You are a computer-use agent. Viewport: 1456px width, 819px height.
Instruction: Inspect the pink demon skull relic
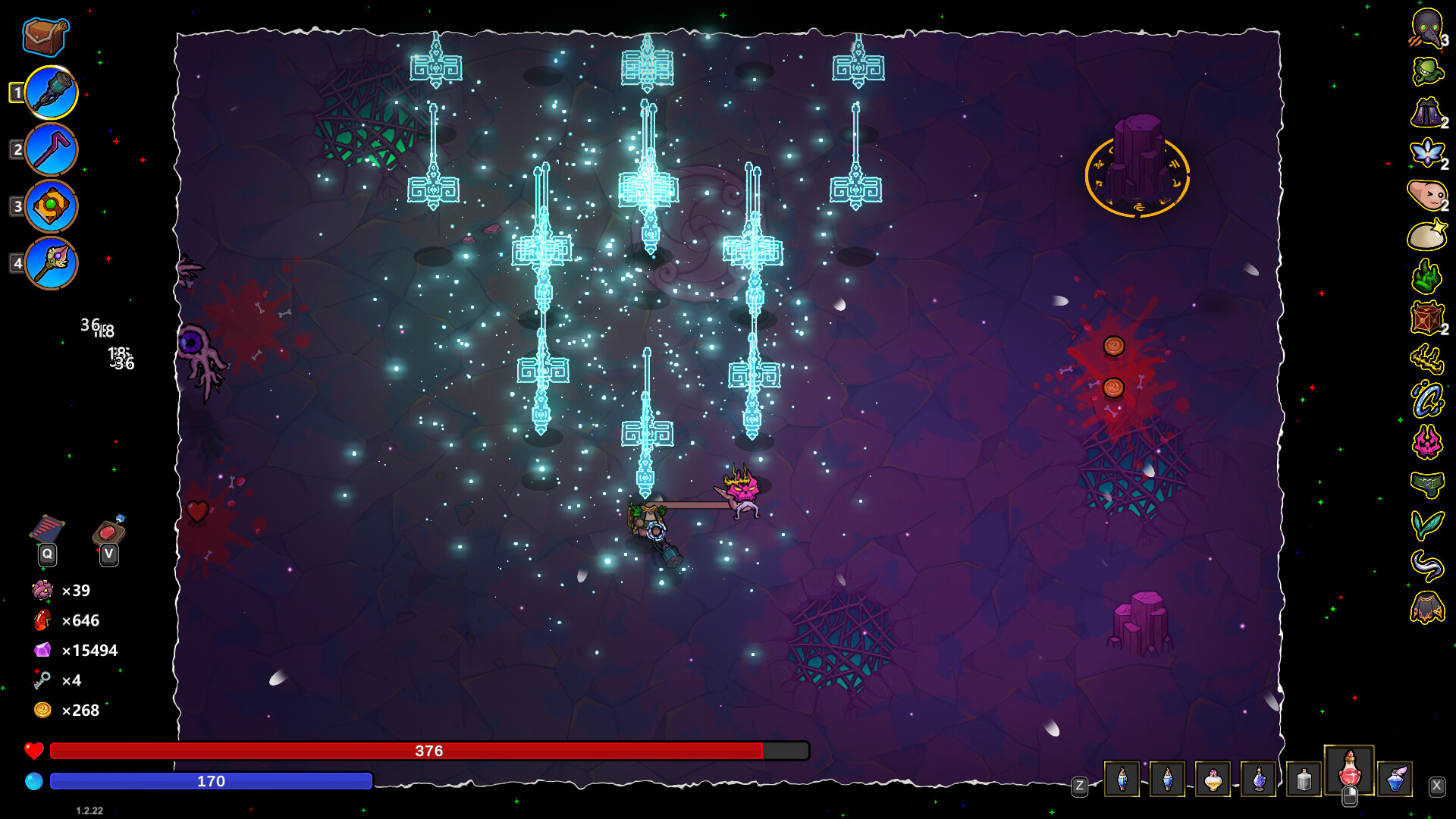[1426, 441]
